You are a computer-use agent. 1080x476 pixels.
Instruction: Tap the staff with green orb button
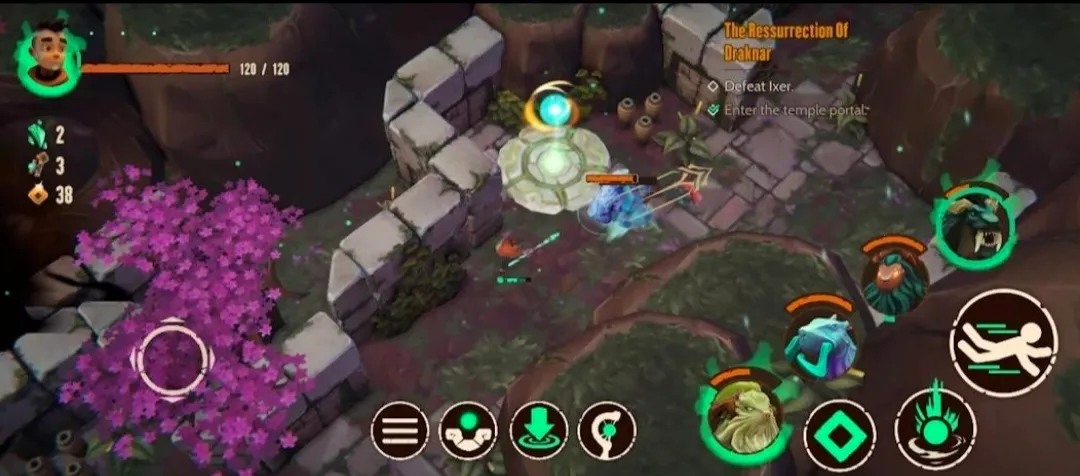pos(607,431)
